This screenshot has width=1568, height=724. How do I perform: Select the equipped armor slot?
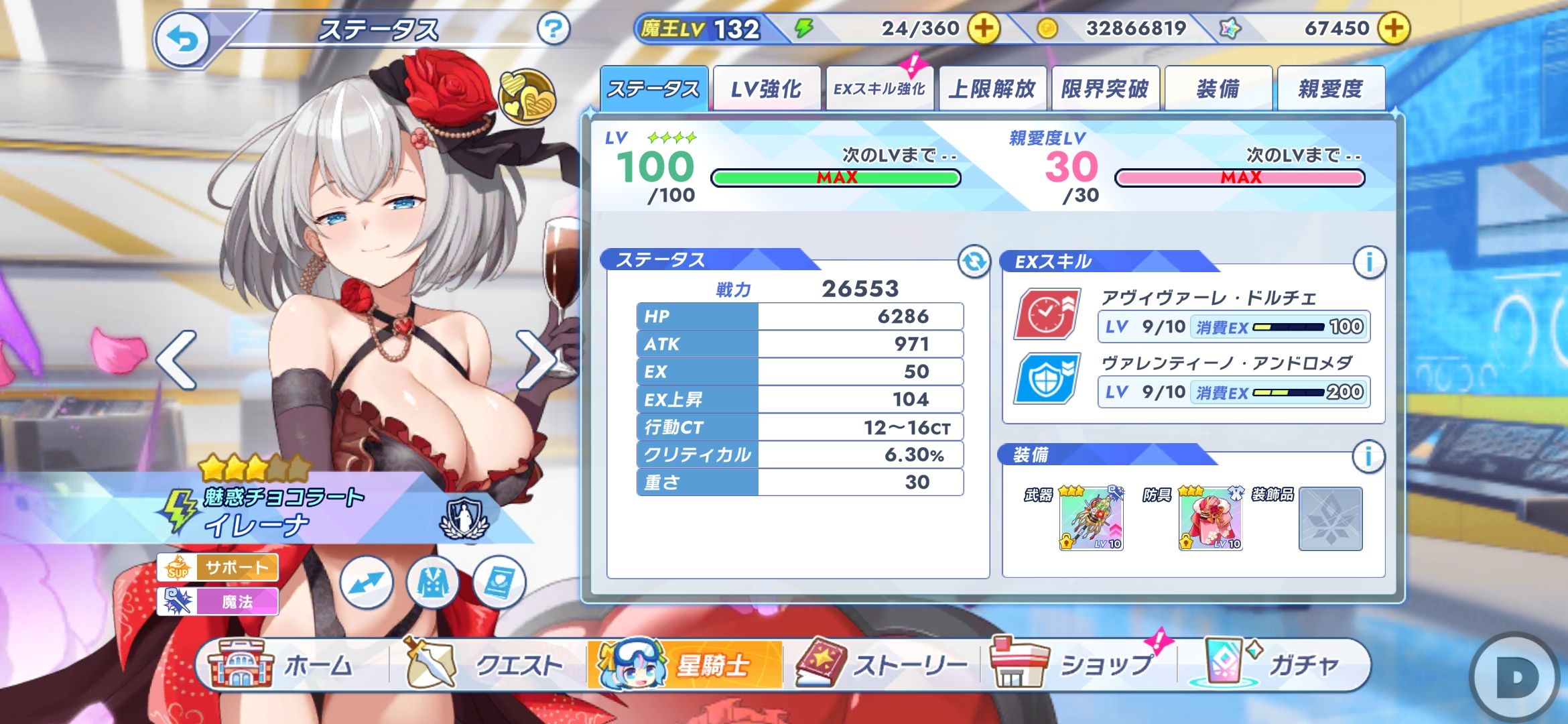(1210, 519)
